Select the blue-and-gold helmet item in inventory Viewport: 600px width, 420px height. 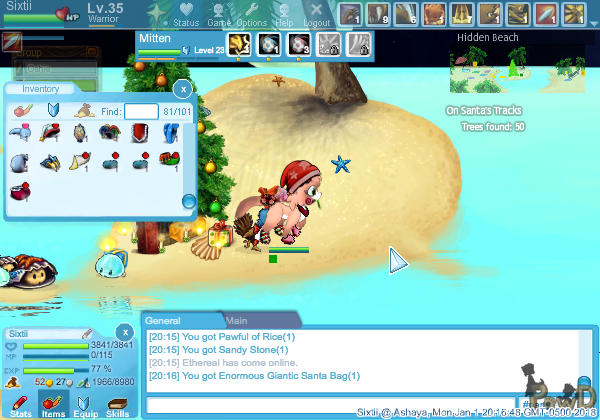(x=49, y=161)
